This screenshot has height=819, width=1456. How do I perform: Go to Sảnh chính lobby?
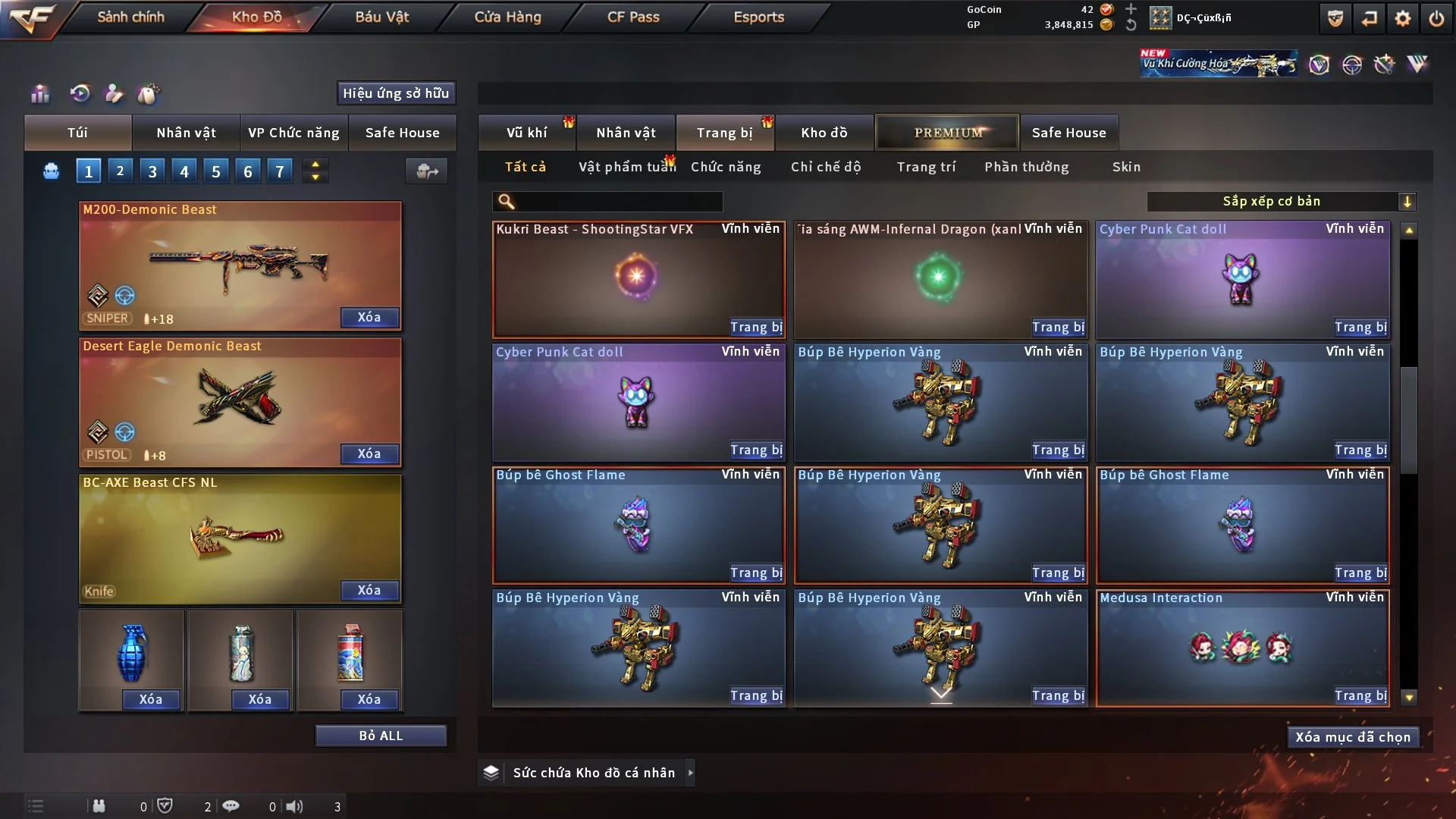[130, 17]
